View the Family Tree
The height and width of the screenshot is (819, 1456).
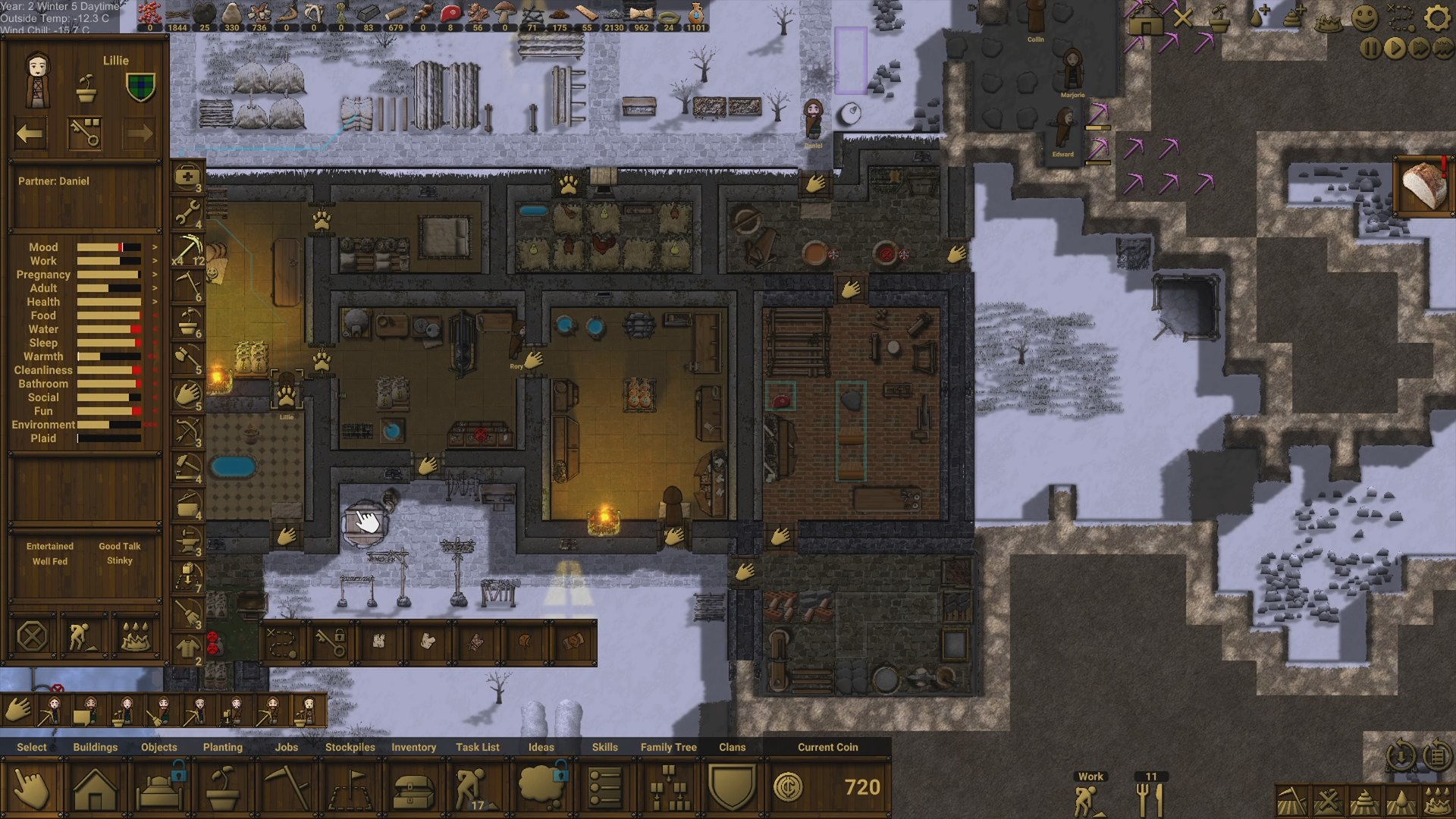pos(668,788)
